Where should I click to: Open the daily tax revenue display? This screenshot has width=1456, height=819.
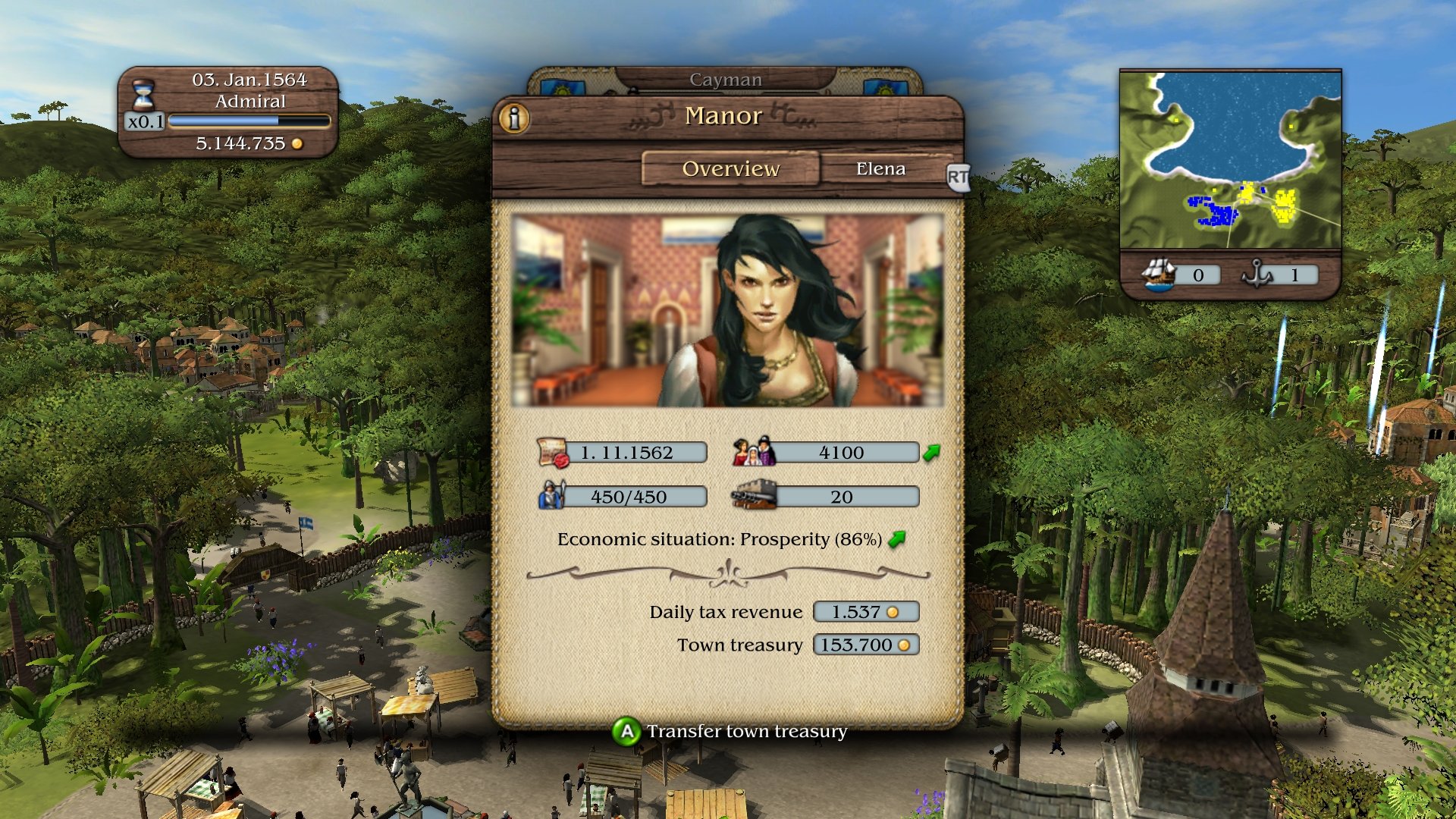[864, 611]
